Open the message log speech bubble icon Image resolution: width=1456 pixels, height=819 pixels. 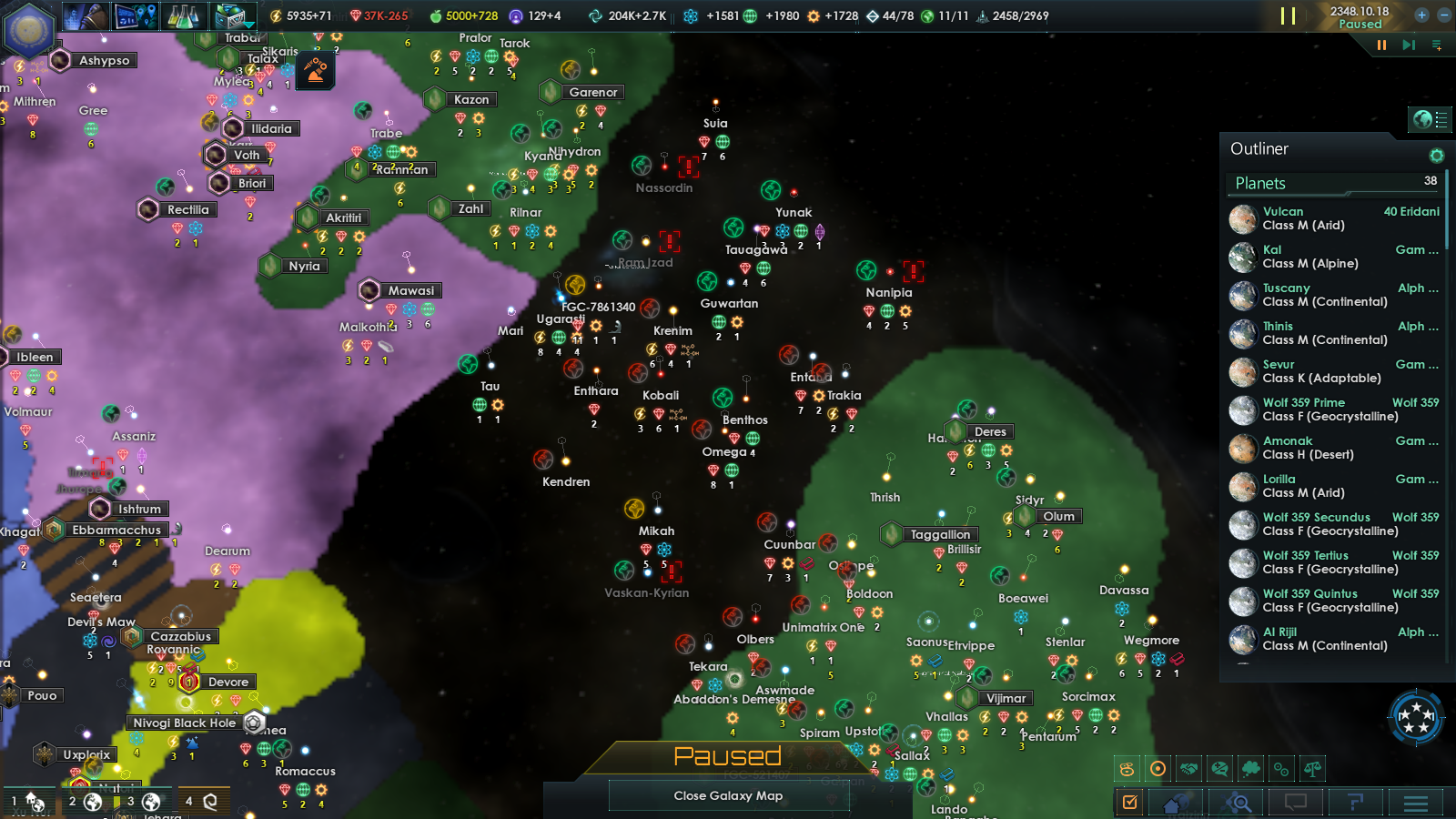coord(1296,803)
